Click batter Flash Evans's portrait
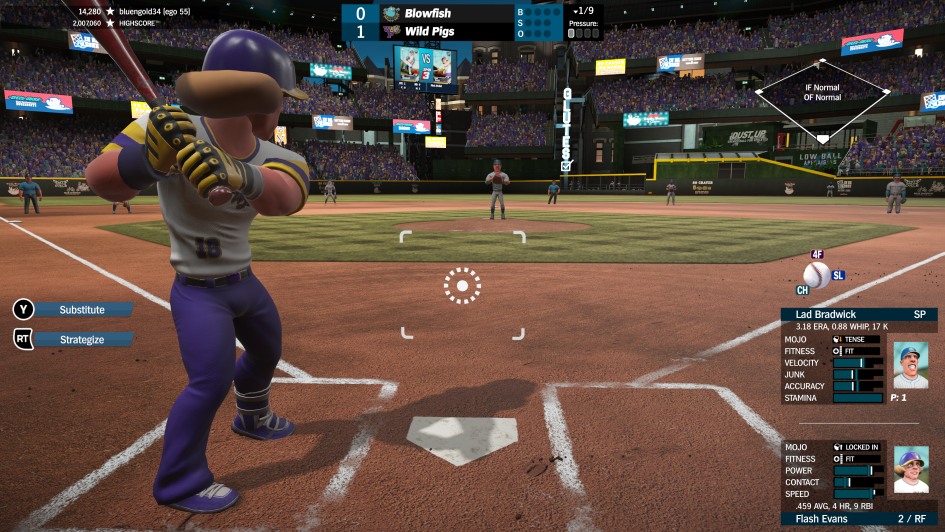 [x=910, y=470]
